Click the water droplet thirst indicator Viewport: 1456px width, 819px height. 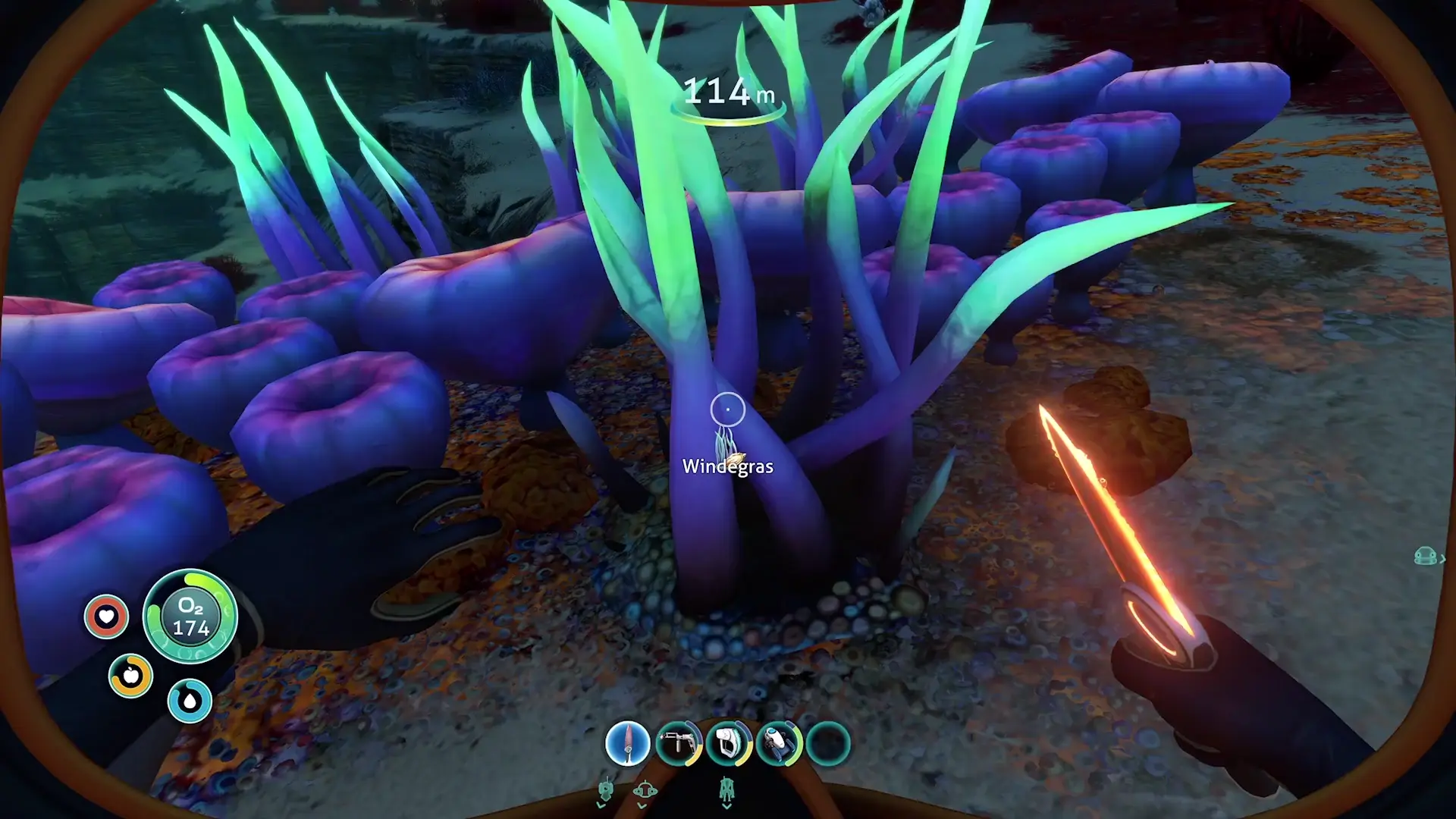coord(190,700)
